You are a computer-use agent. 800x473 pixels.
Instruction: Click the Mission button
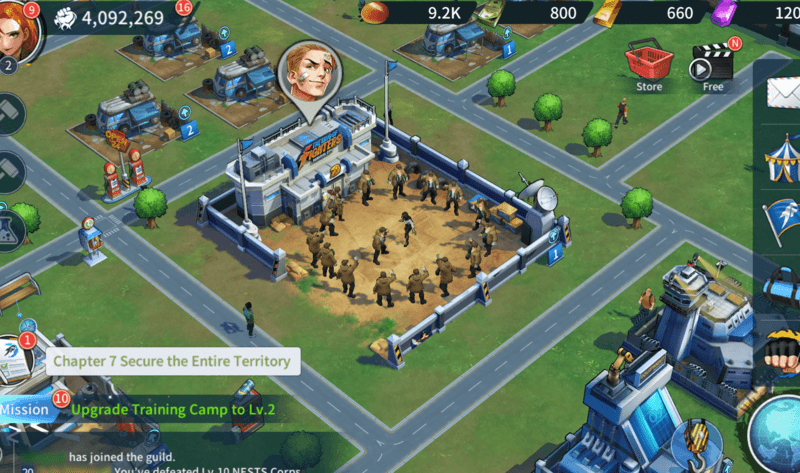(23, 410)
